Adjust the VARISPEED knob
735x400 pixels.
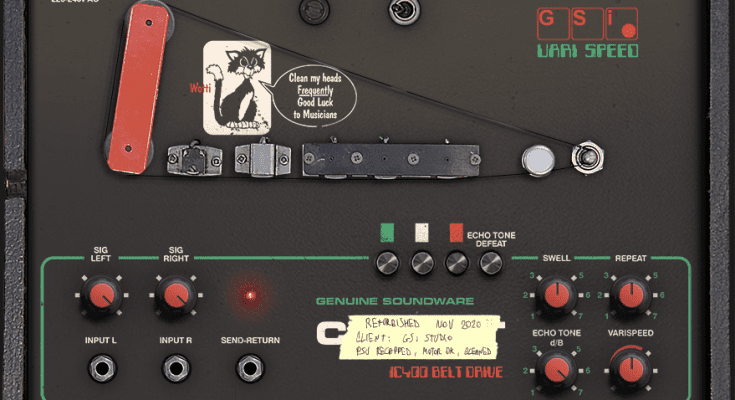(630, 370)
